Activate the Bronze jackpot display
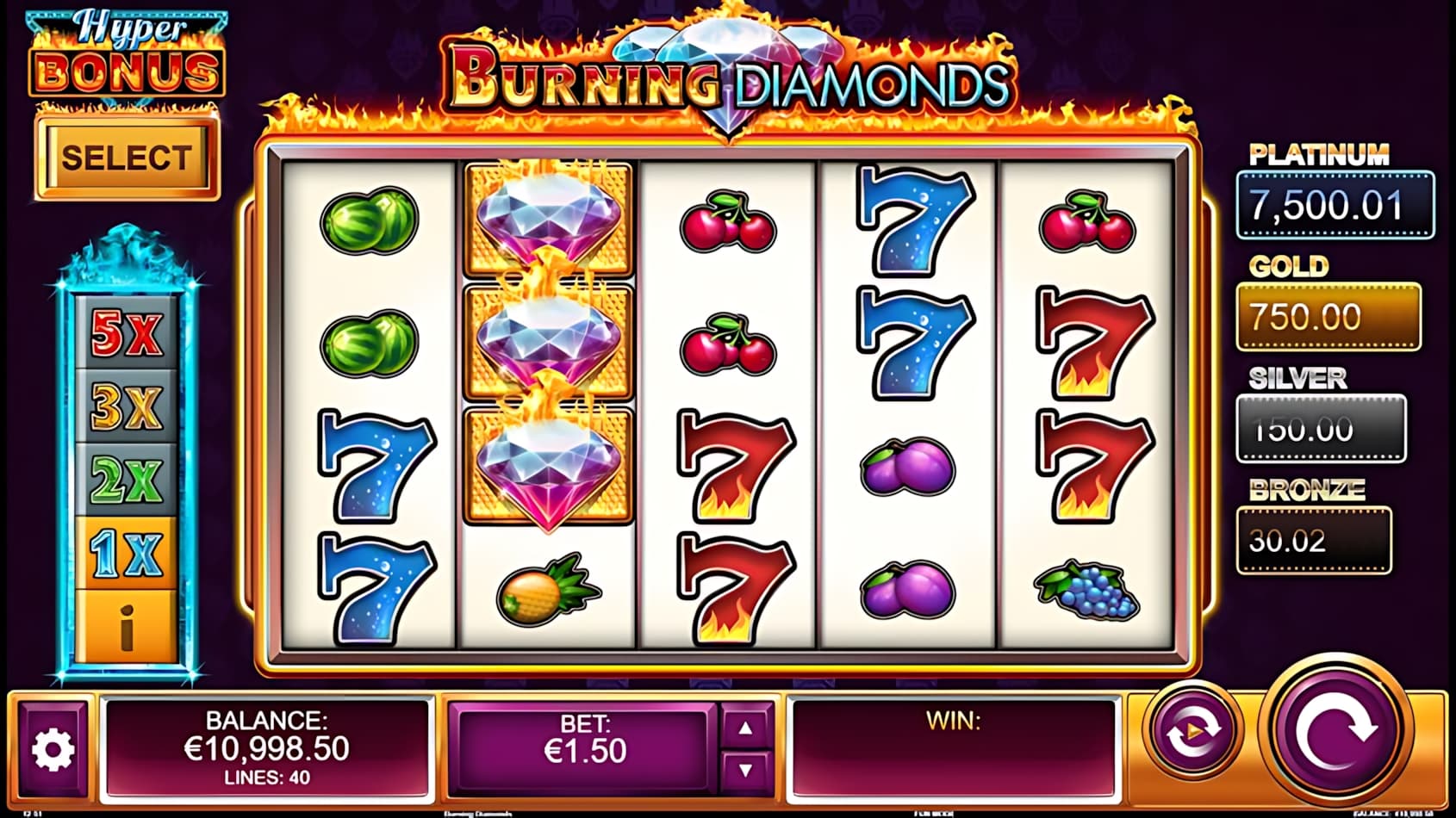This screenshot has height=818, width=1456. tap(1314, 541)
